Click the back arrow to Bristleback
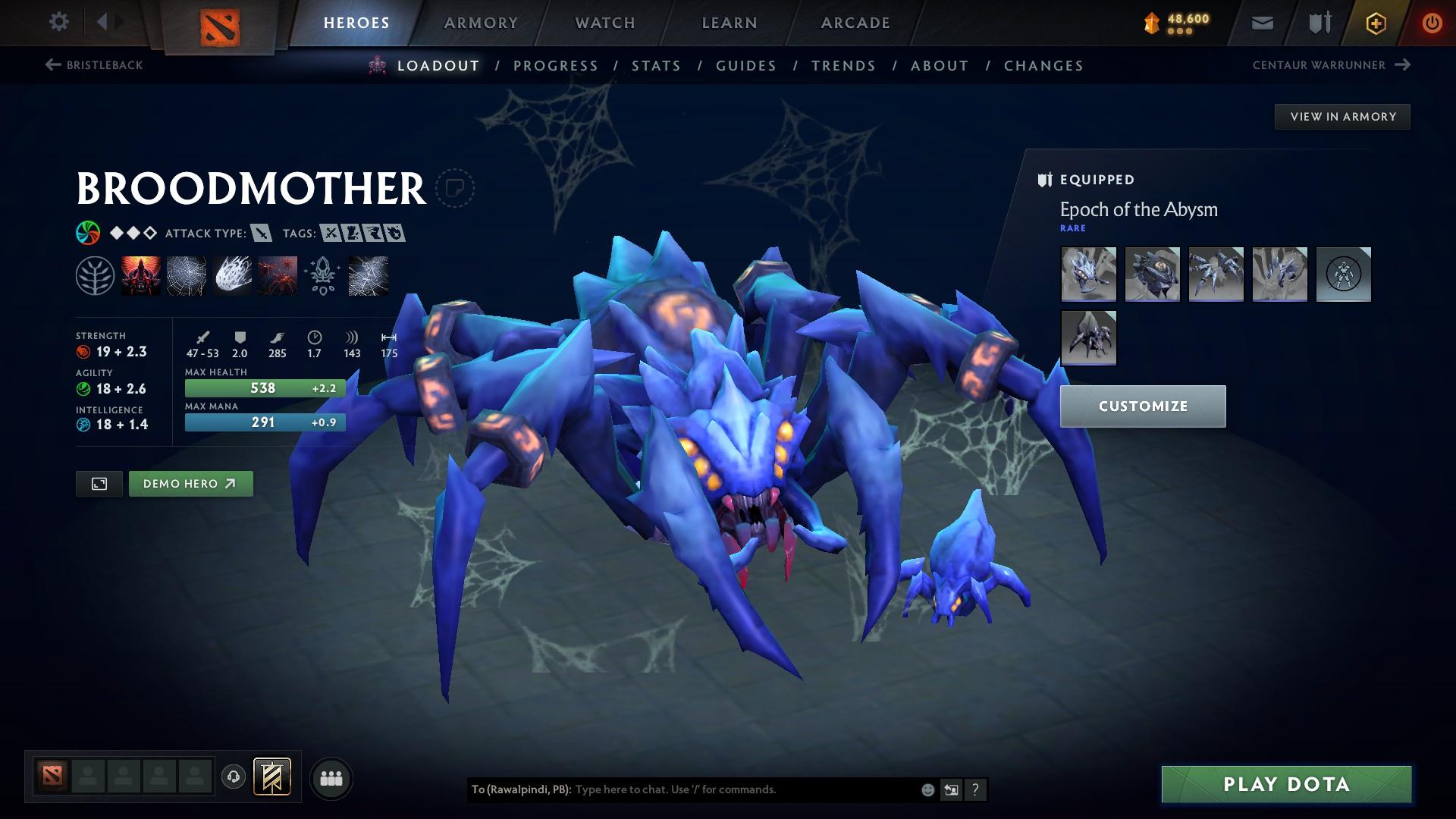The image size is (1456, 819). pos(51,65)
